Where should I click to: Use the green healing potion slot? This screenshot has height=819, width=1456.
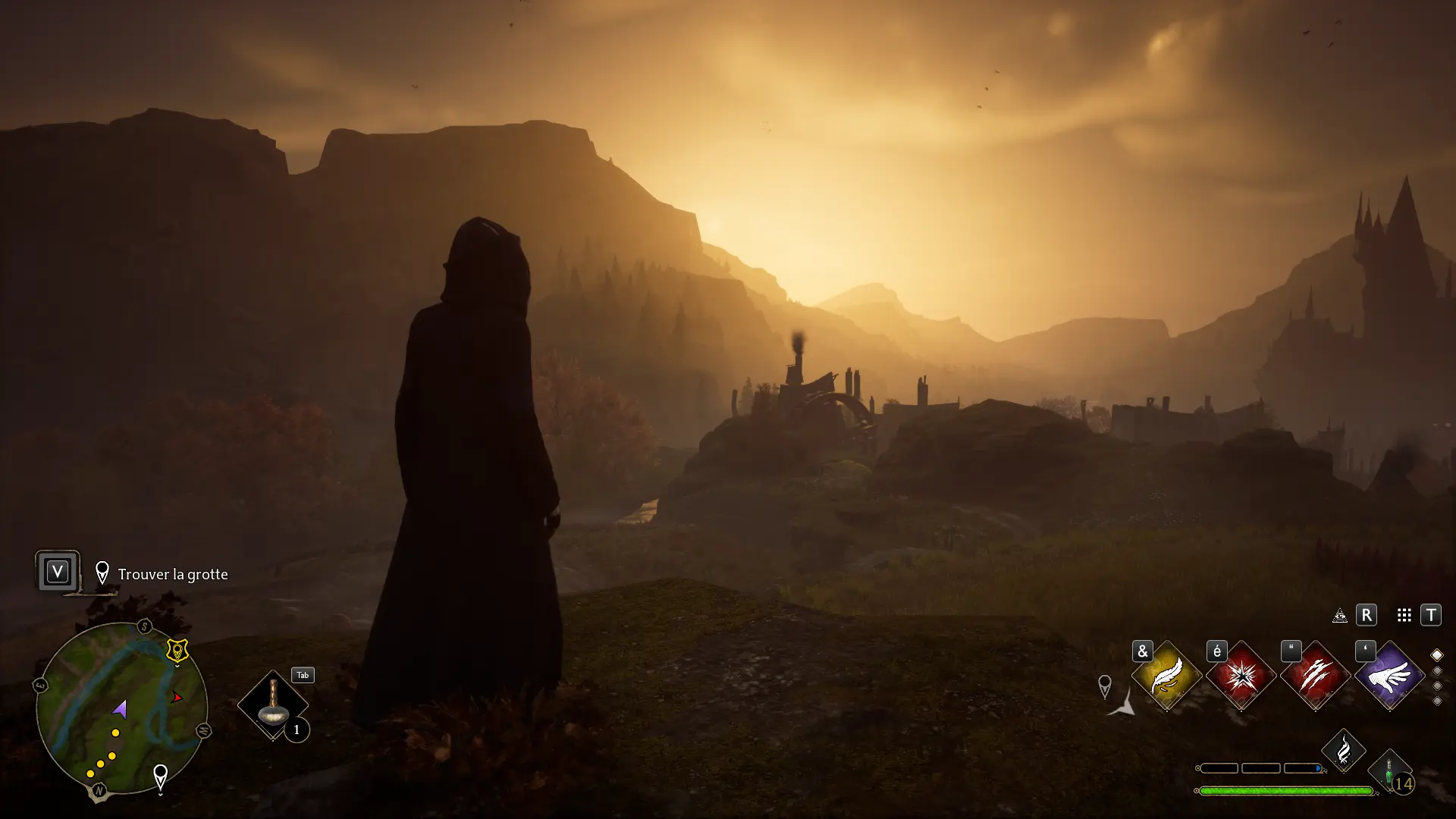pyautogui.click(x=1390, y=772)
